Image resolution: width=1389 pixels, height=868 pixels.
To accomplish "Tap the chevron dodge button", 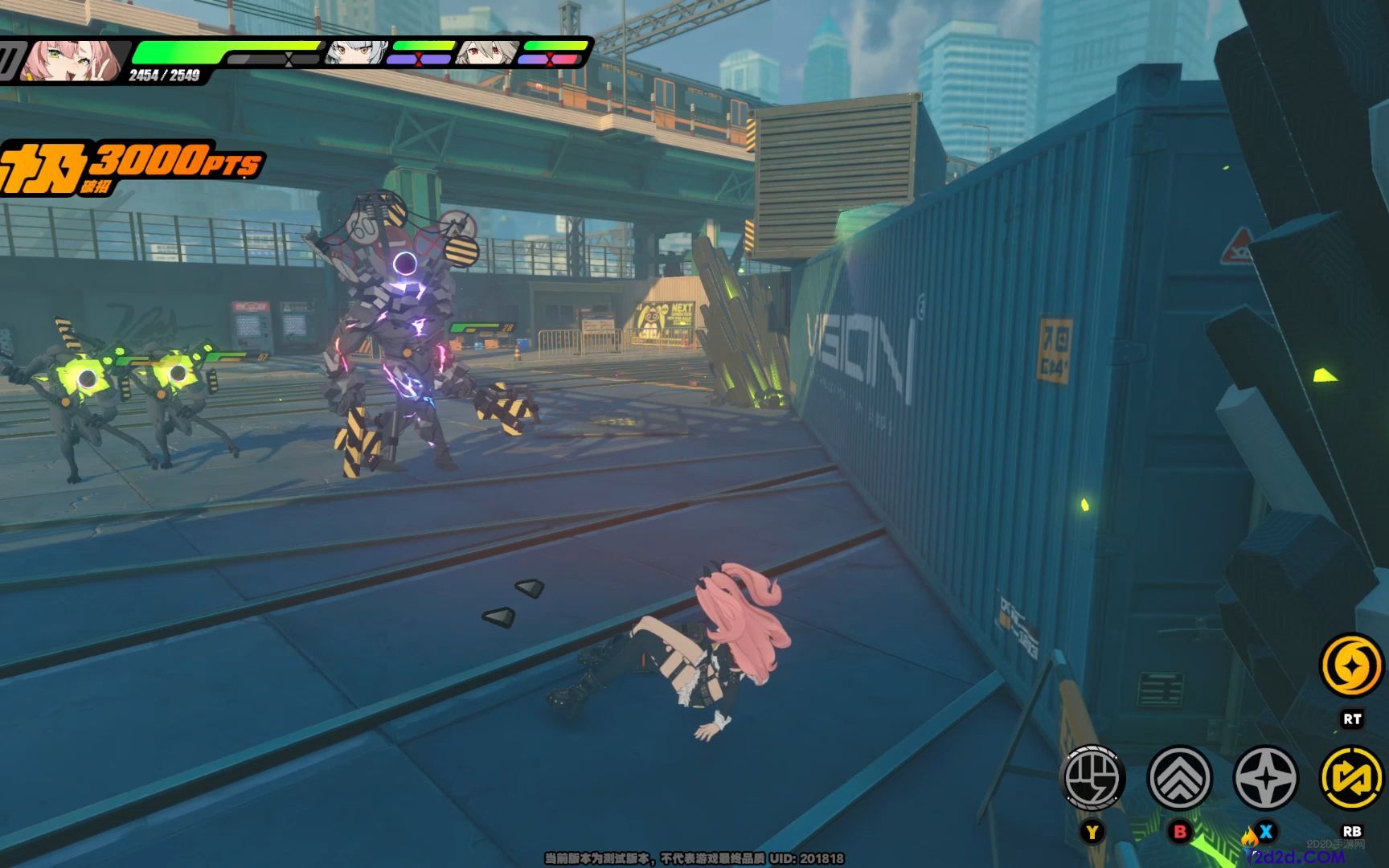I will click(x=1180, y=778).
